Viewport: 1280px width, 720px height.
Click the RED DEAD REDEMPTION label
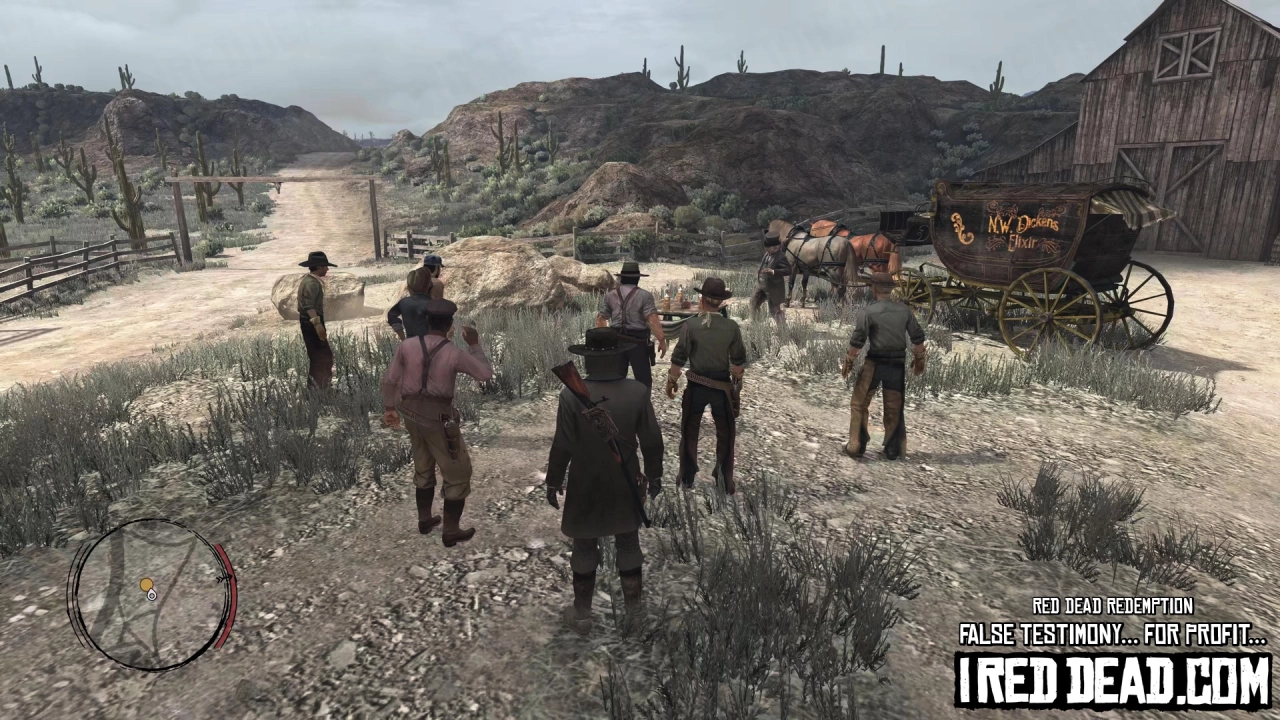point(1113,606)
